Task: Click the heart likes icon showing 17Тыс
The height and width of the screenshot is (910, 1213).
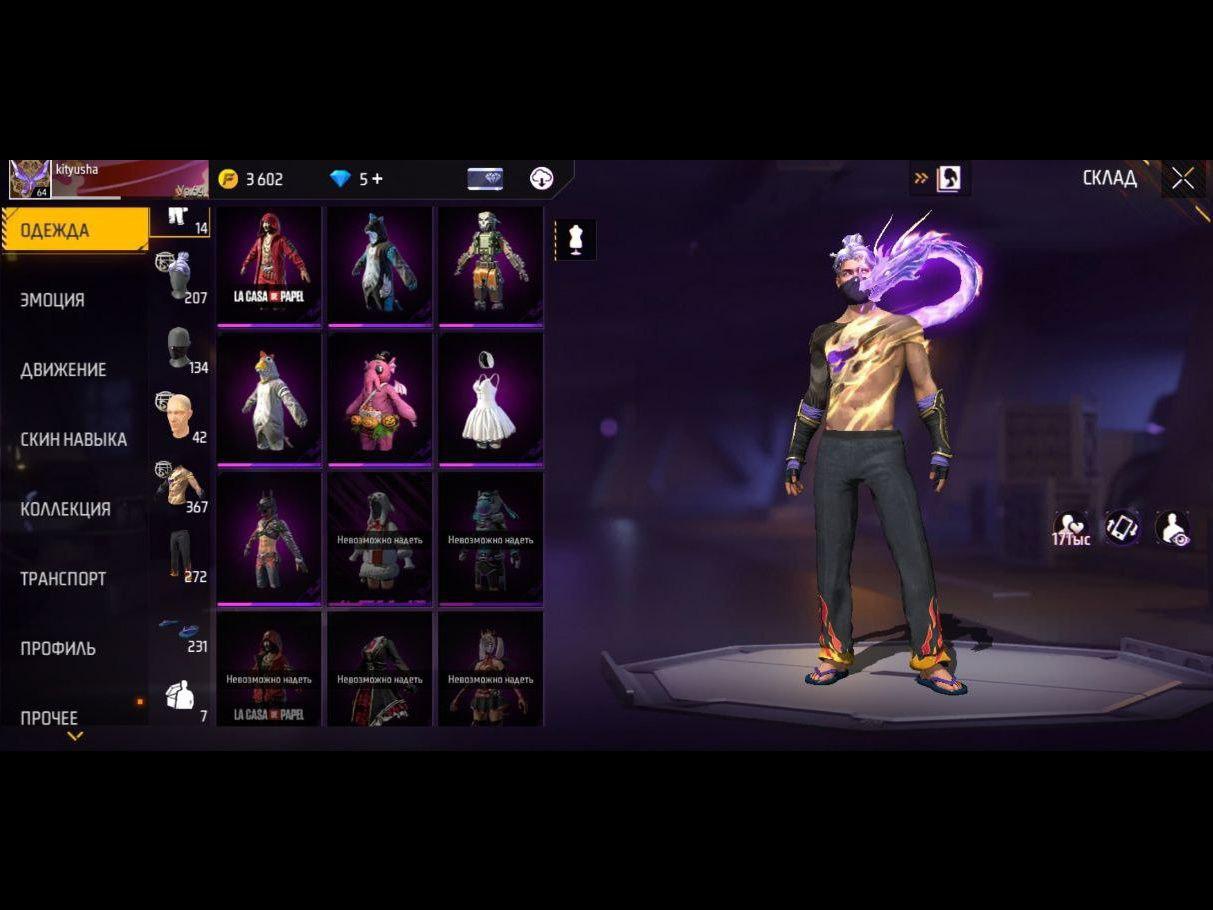Action: click(1070, 527)
